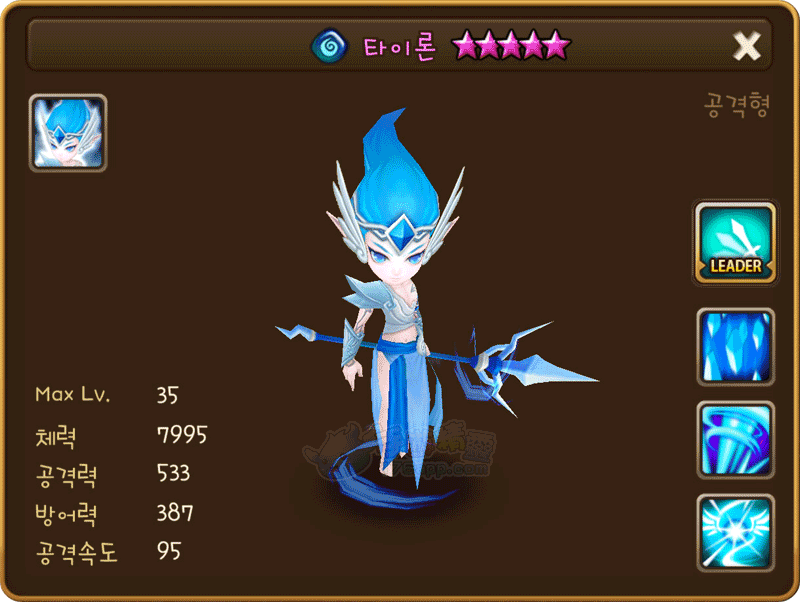800x602 pixels.
Task: Open the Leader skill icon
Action: pyautogui.click(x=735, y=241)
